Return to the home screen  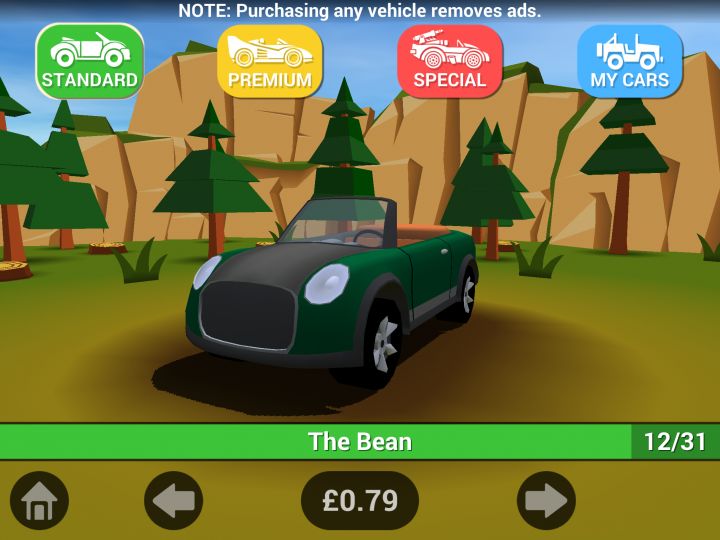click(x=39, y=500)
